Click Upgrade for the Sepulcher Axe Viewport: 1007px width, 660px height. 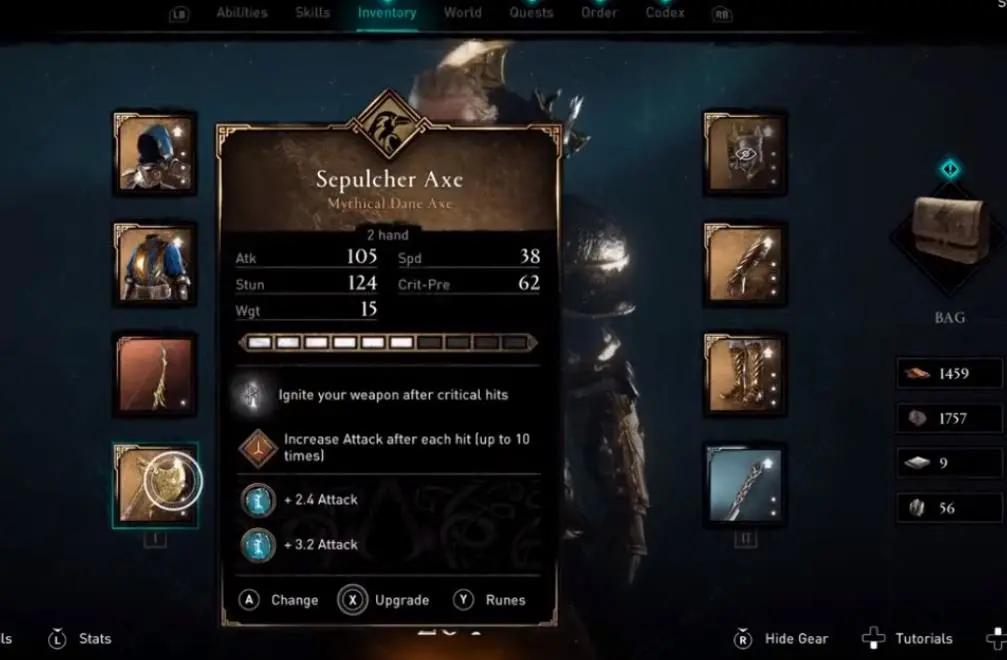click(x=384, y=600)
